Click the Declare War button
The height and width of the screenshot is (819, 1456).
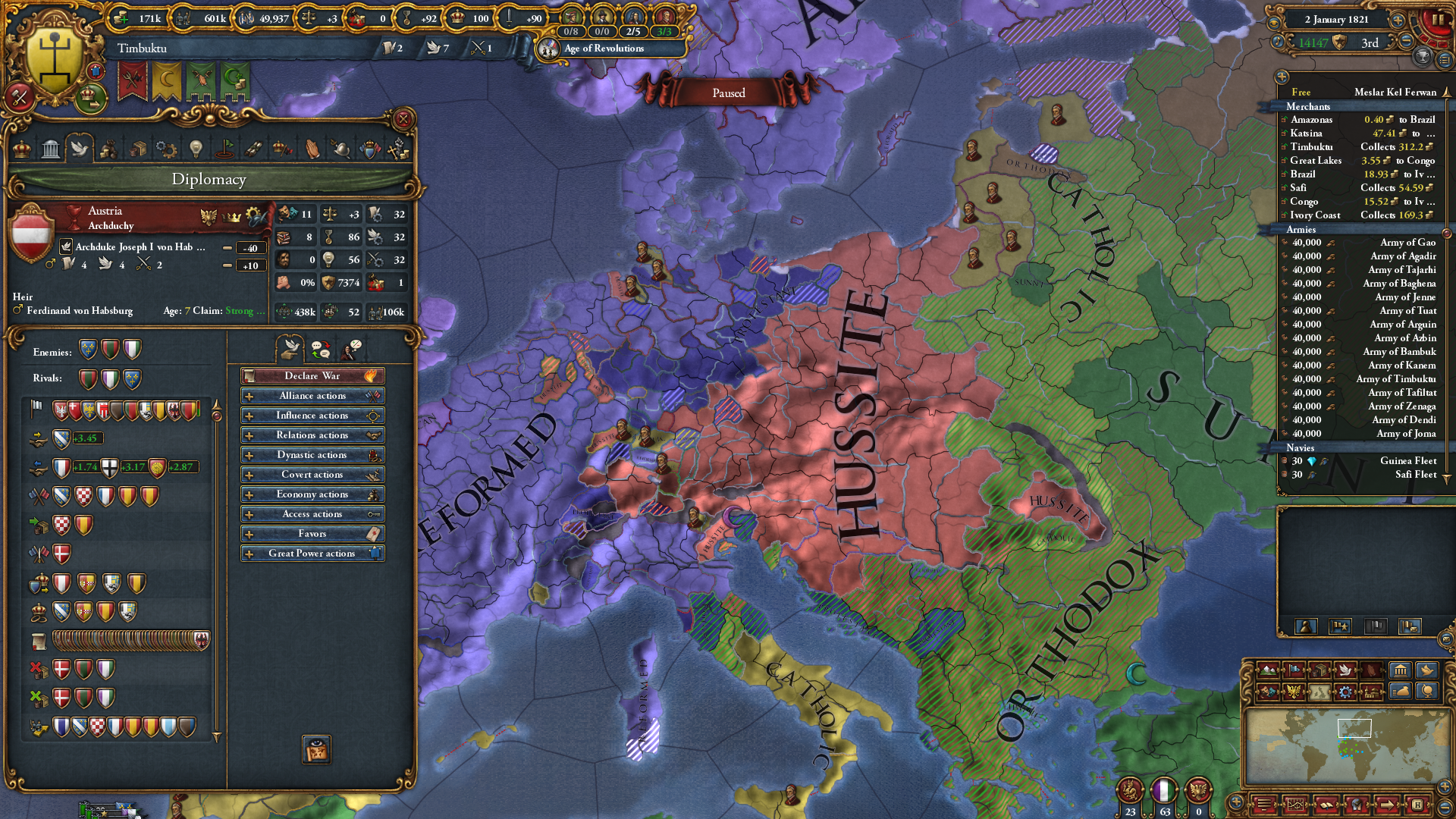(312, 375)
